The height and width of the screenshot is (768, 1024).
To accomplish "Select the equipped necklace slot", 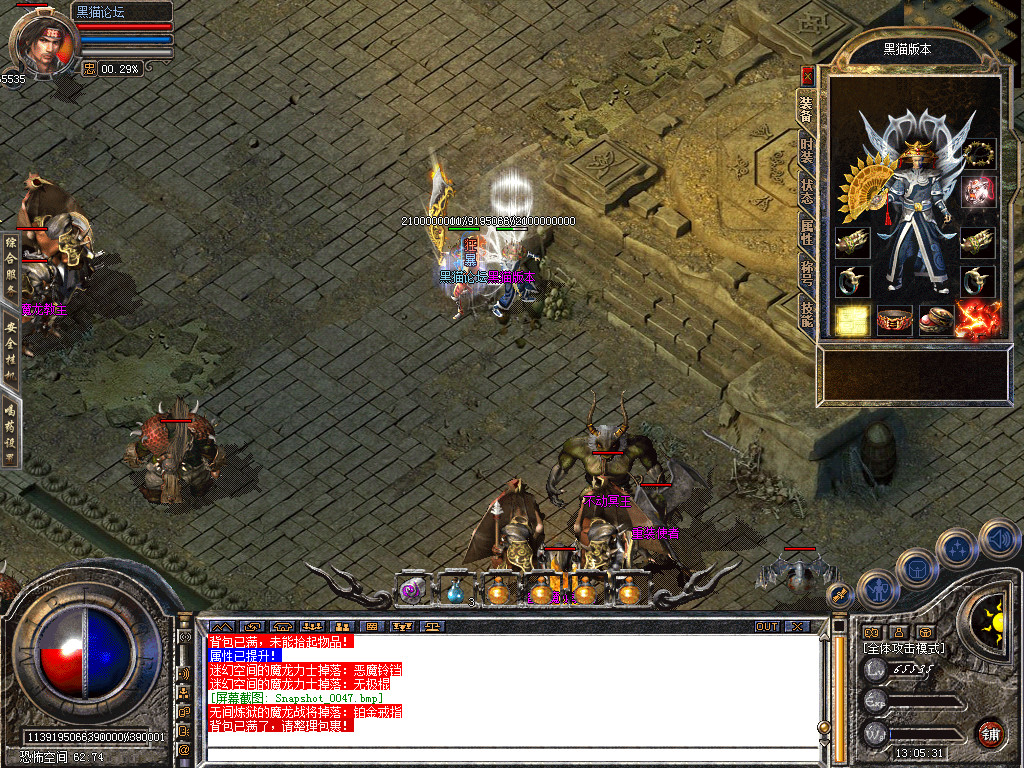I will (x=978, y=154).
